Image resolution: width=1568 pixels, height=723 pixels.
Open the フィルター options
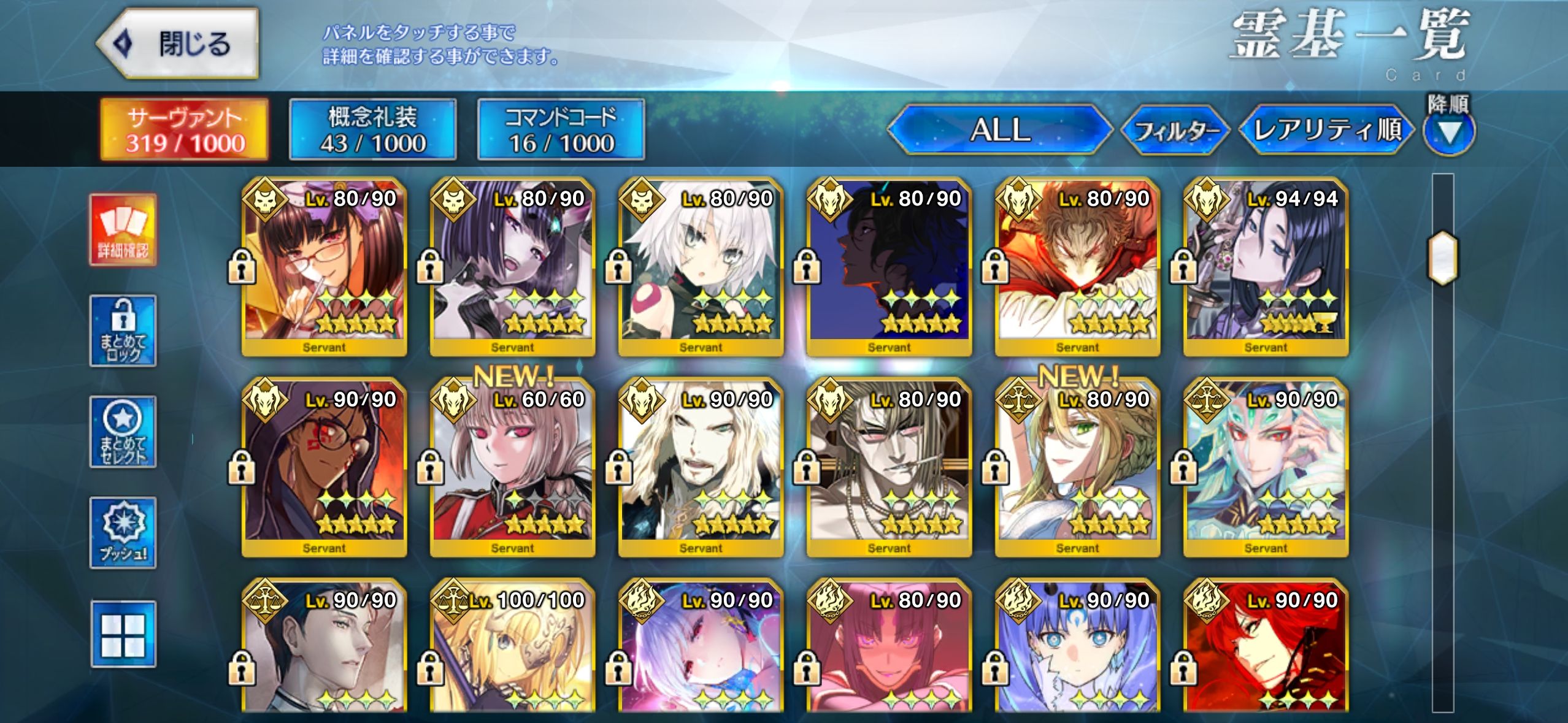click(x=1175, y=130)
